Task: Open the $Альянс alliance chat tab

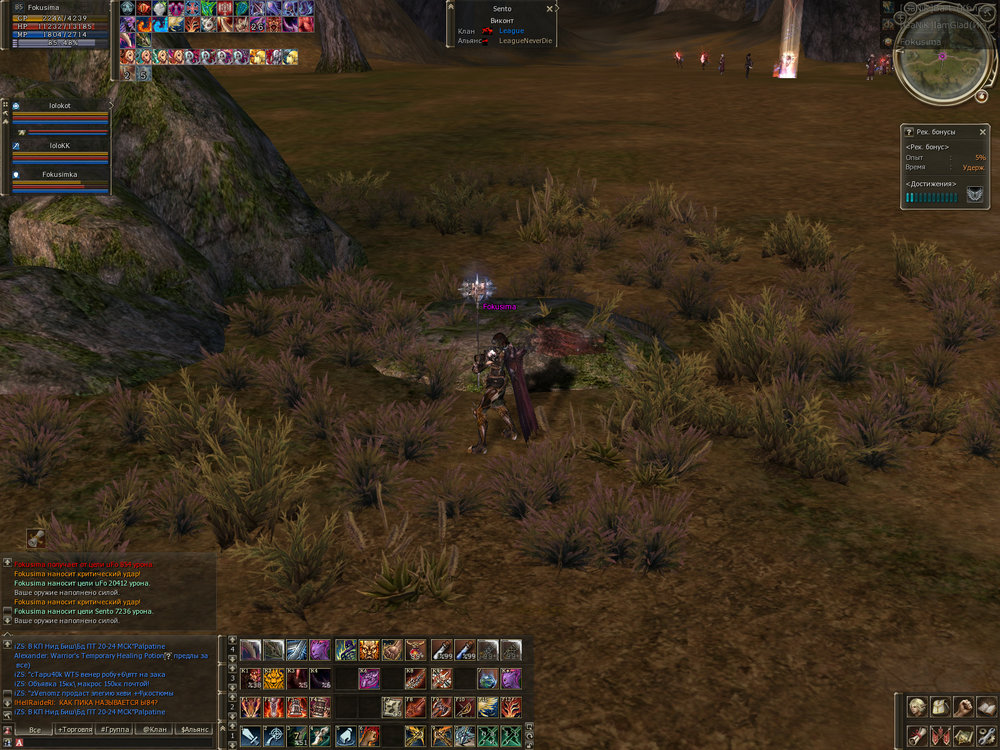Action: click(x=193, y=730)
